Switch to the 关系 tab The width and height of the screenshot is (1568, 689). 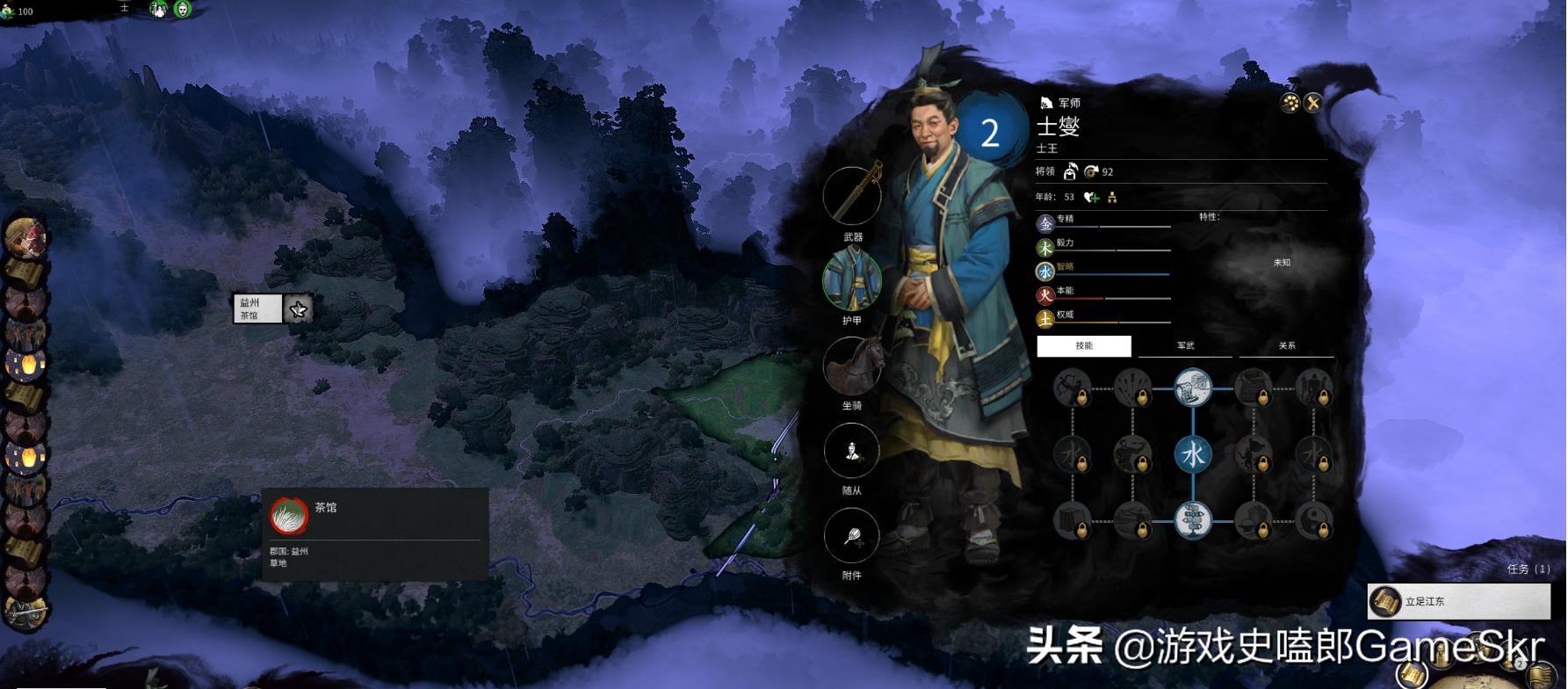[x=1286, y=345]
